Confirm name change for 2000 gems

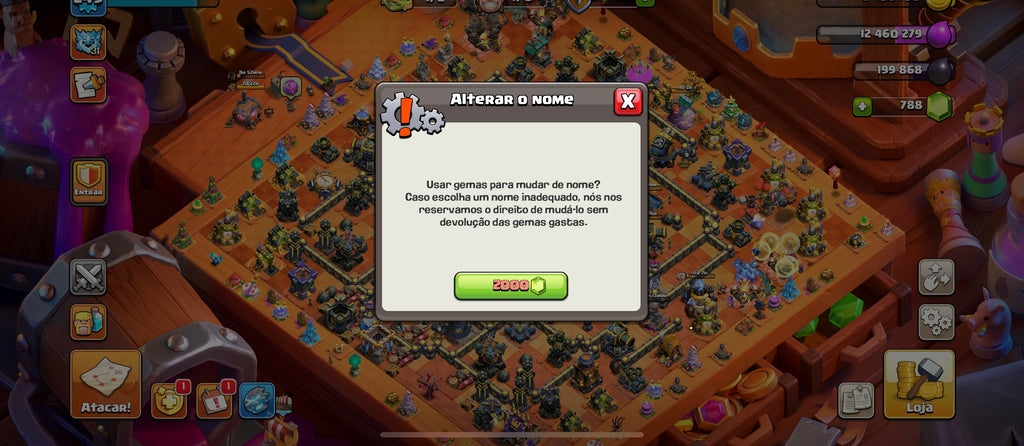tap(511, 286)
